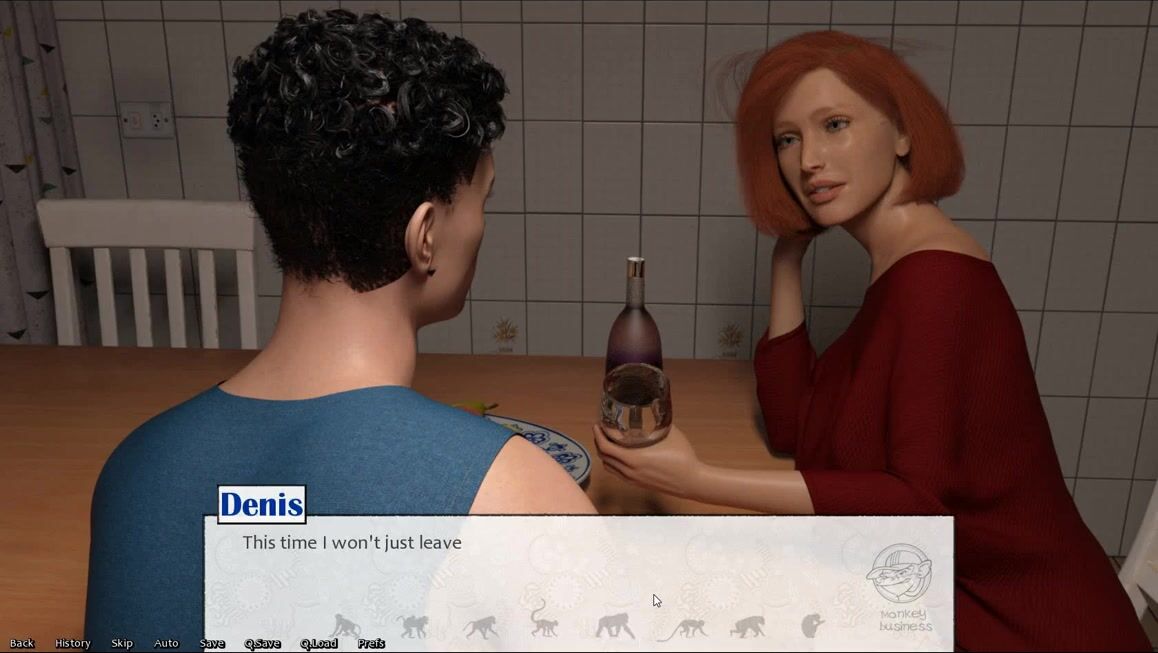Open Prefs settings
This screenshot has height=653, width=1158.
(x=371, y=643)
